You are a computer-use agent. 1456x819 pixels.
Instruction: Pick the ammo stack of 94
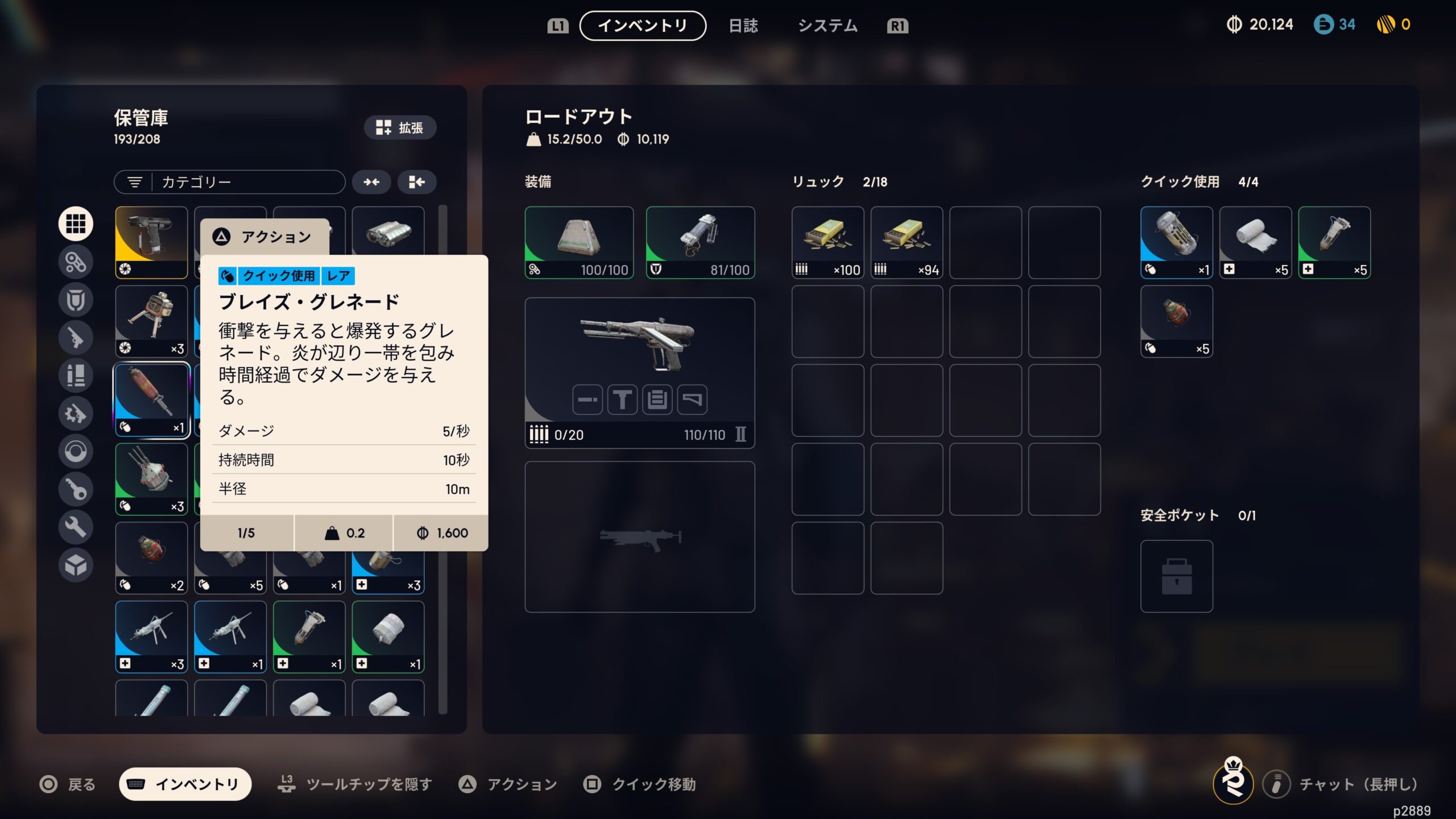tap(907, 242)
